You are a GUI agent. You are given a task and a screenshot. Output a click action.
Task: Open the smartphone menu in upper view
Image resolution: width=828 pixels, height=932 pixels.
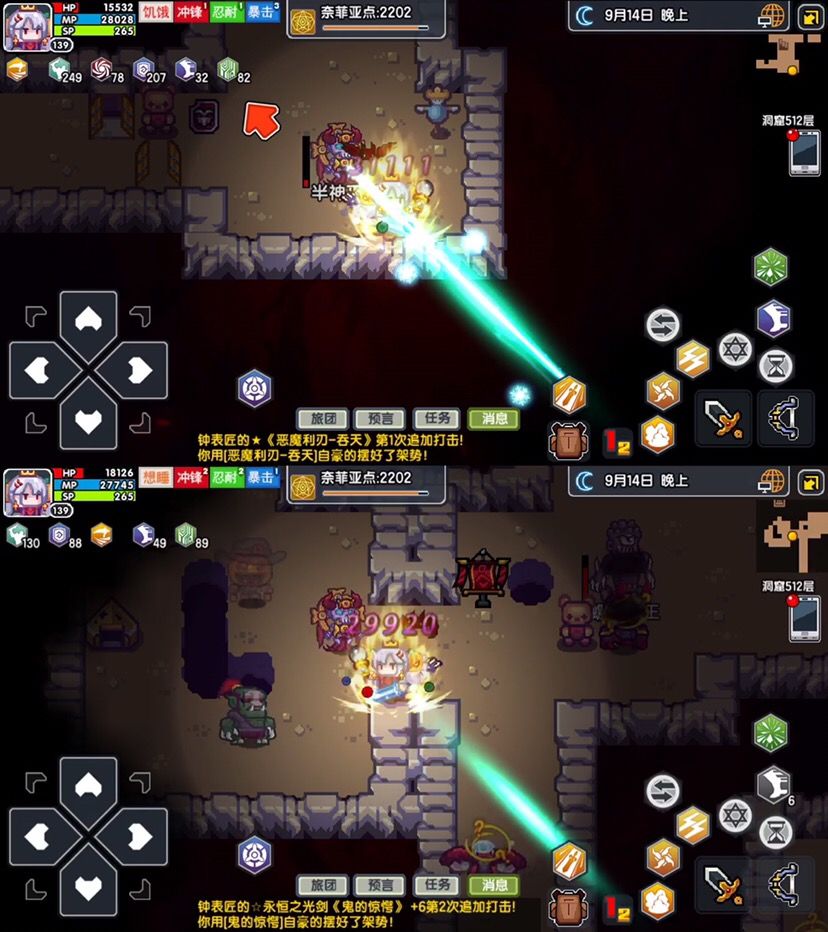click(x=804, y=154)
